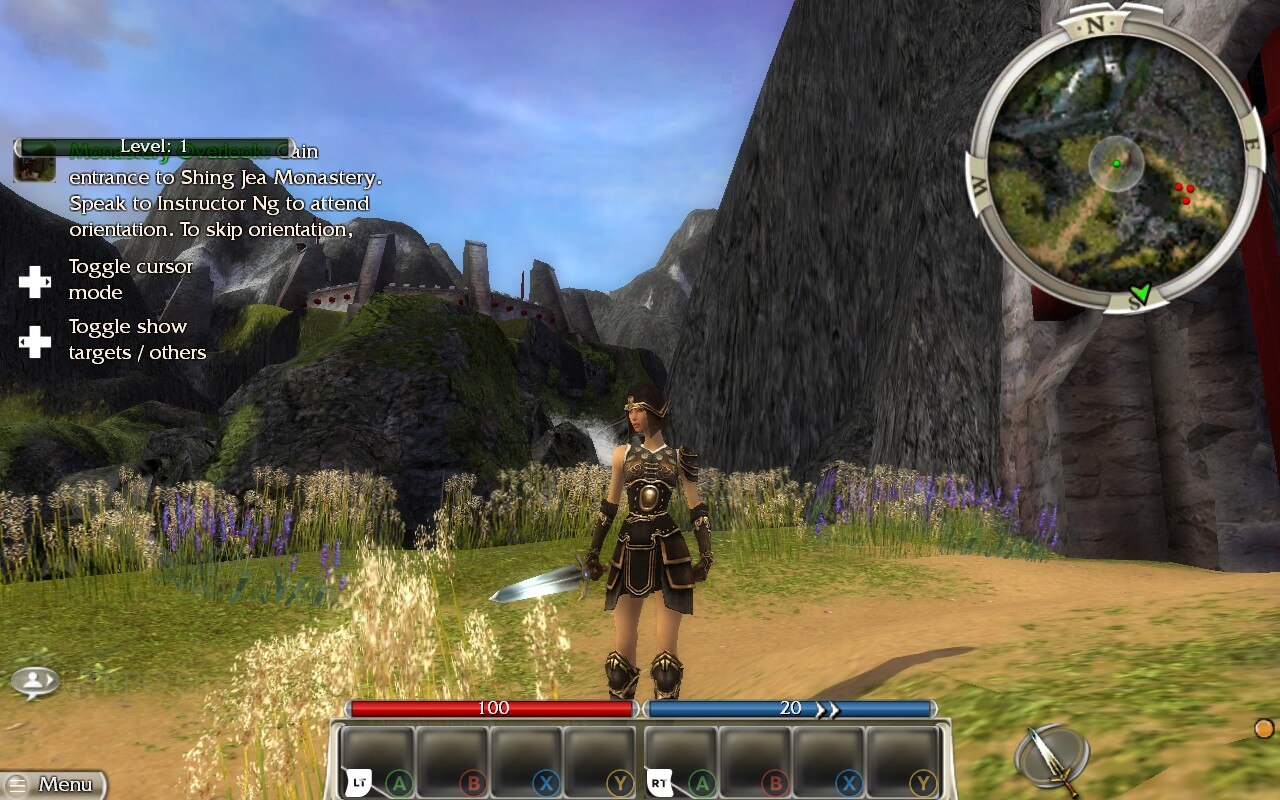This screenshot has height=800, width=1280.
Task: Click the orange orb indicator
Action: pyautogui.click(x=1264, y=728)
